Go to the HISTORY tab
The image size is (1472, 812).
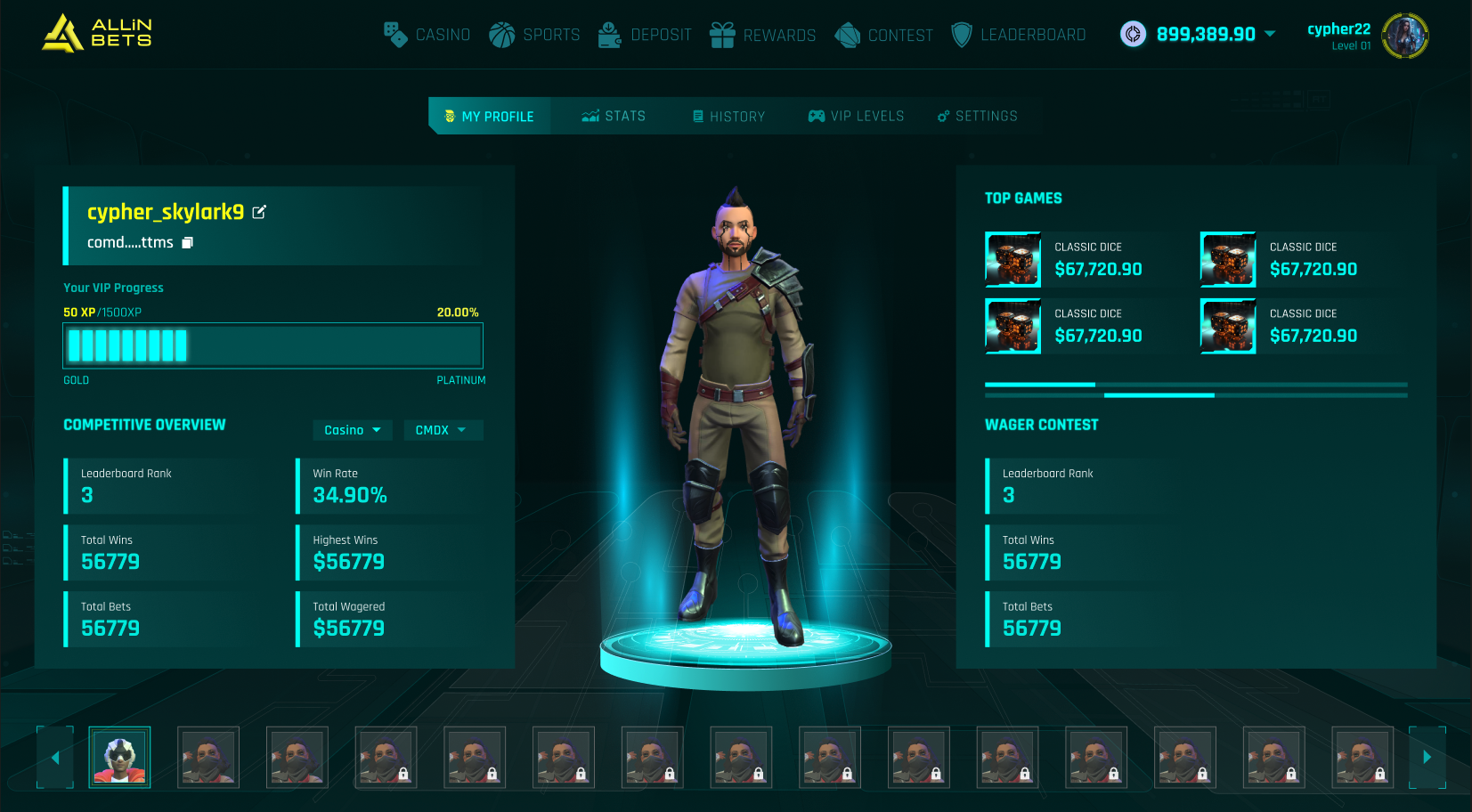(x=728, y=116)
